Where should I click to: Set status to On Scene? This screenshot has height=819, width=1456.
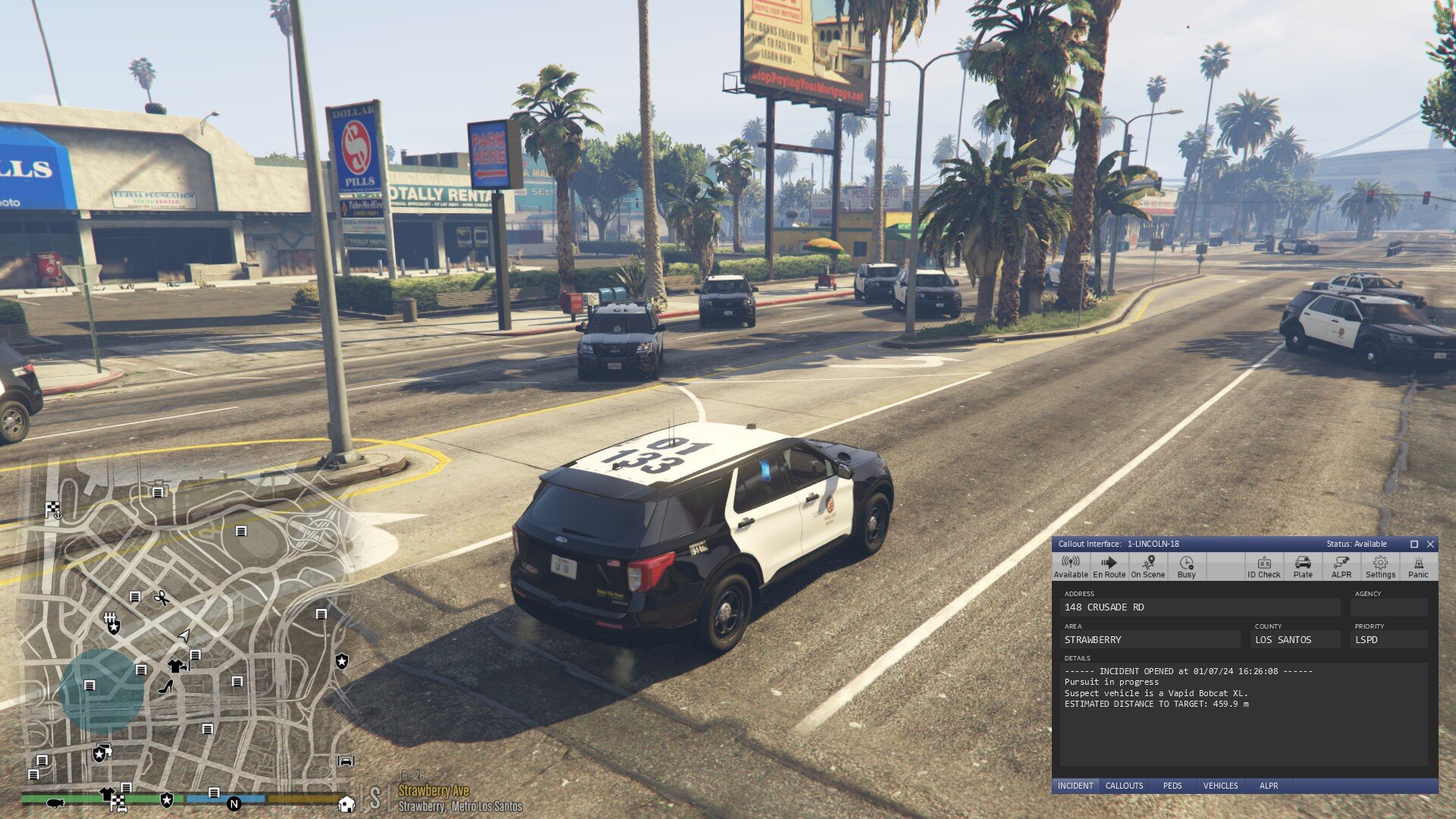(x=1147, y=566)
